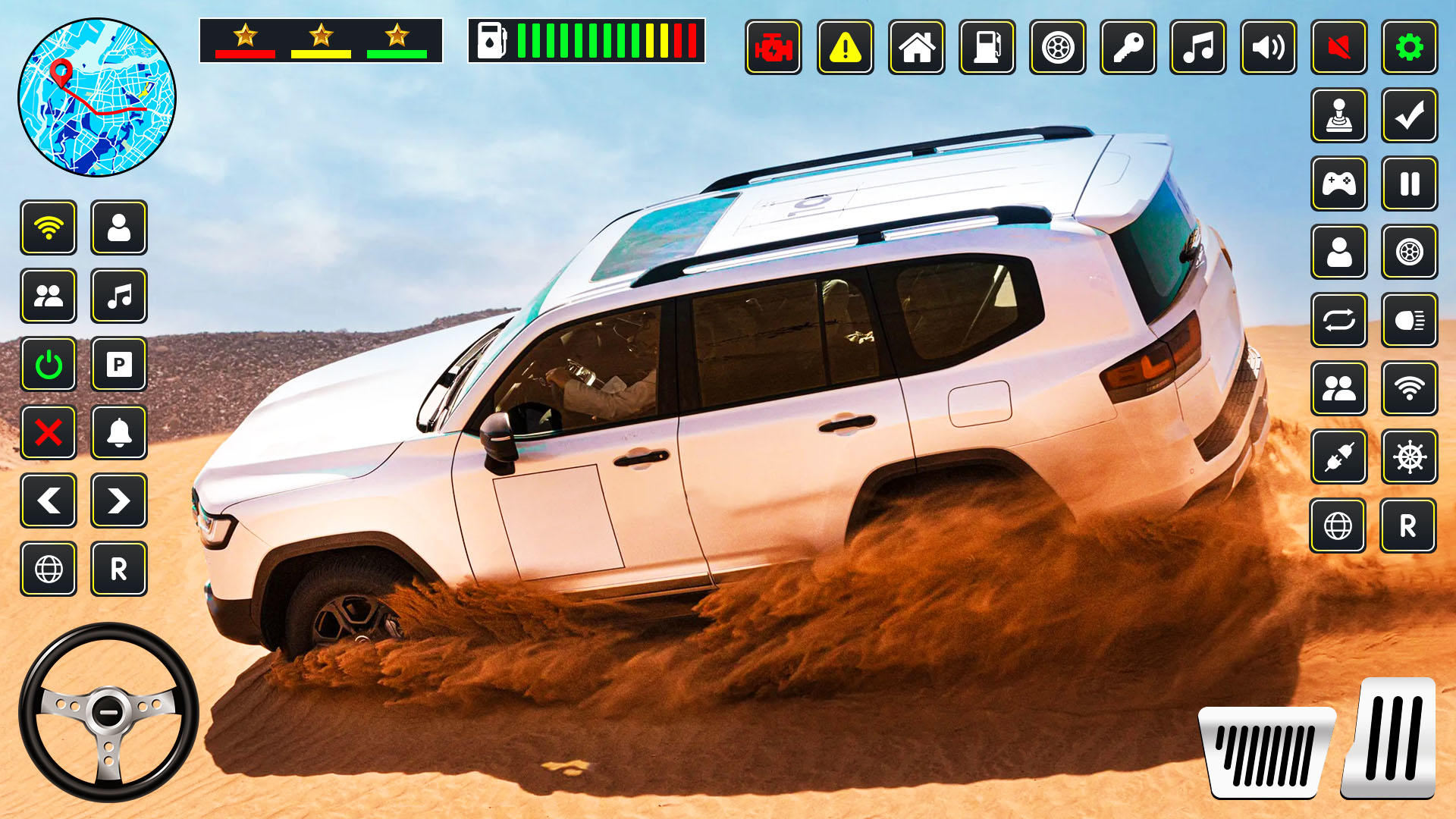
Task: Click the car key icon
Action: (1127, 49)
